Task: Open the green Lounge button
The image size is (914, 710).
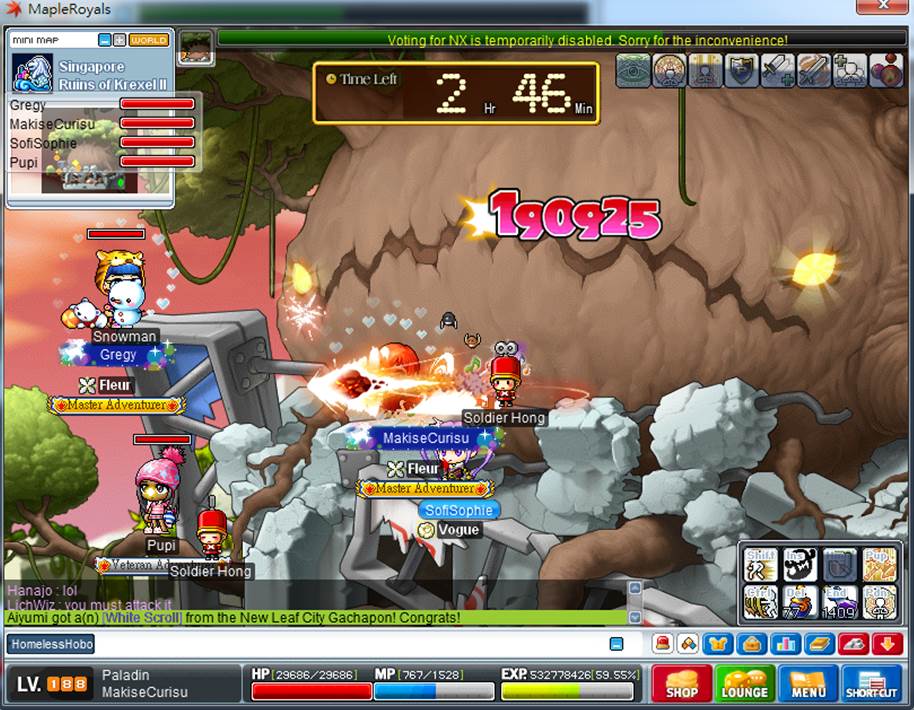Action: [x=744, y=684]
